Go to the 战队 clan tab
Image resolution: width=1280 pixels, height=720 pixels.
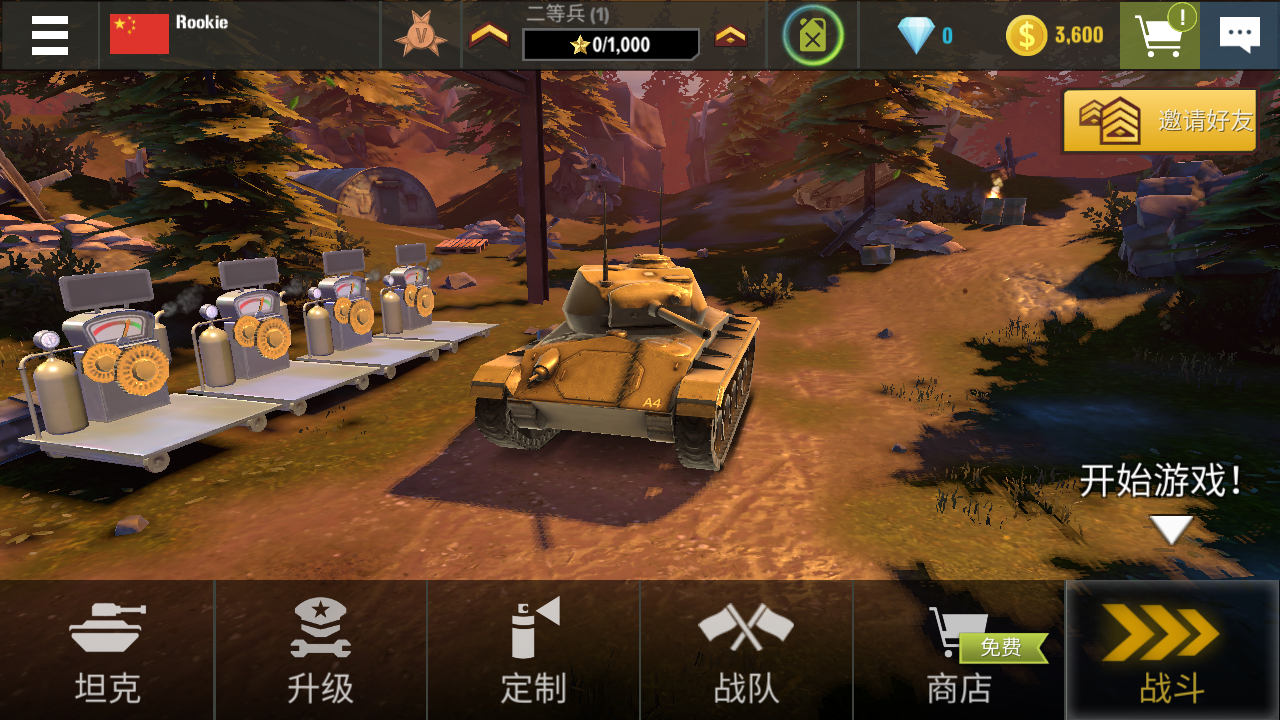(x=746, y=650)
